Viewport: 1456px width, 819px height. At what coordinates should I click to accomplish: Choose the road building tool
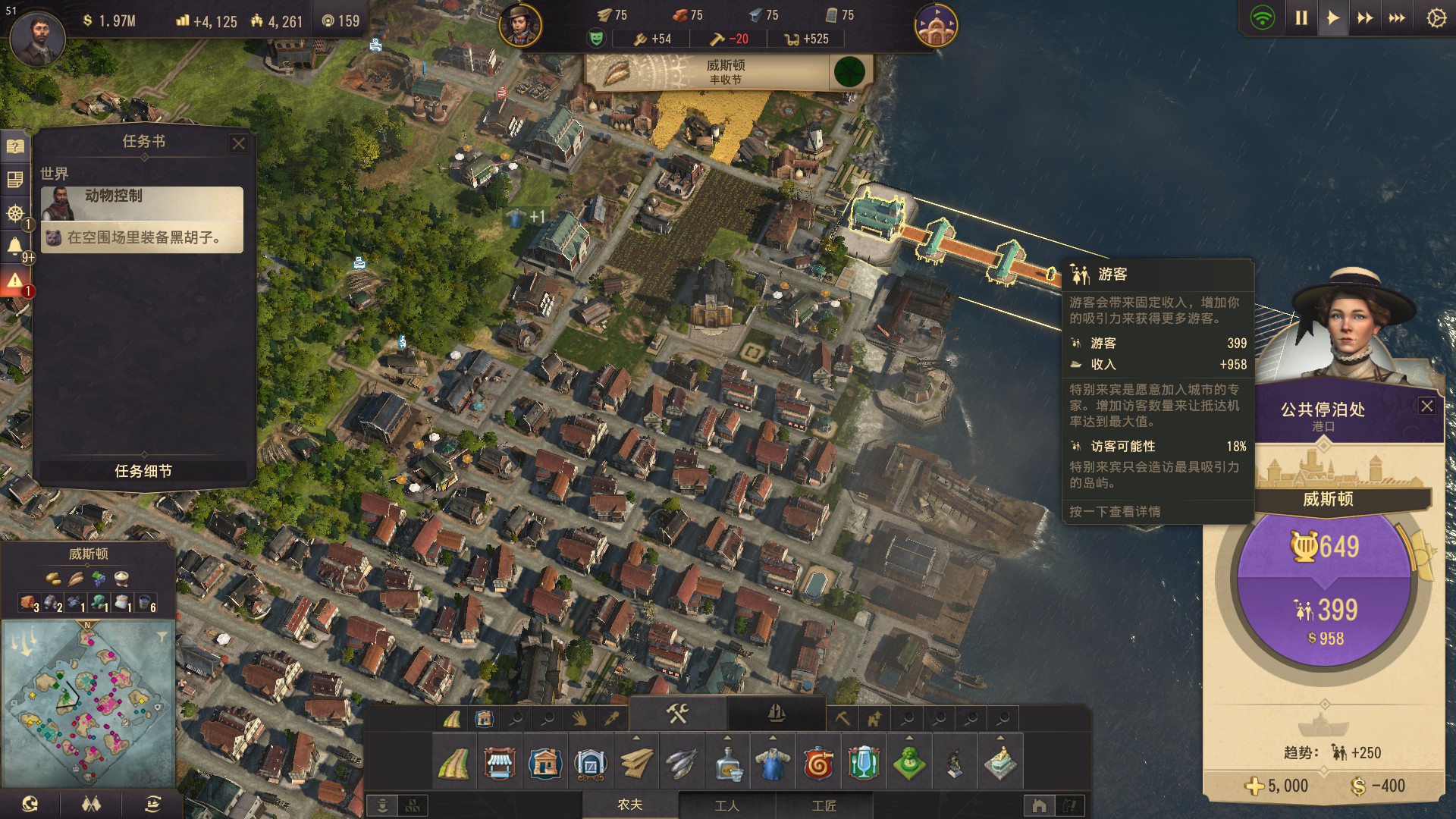453,763
